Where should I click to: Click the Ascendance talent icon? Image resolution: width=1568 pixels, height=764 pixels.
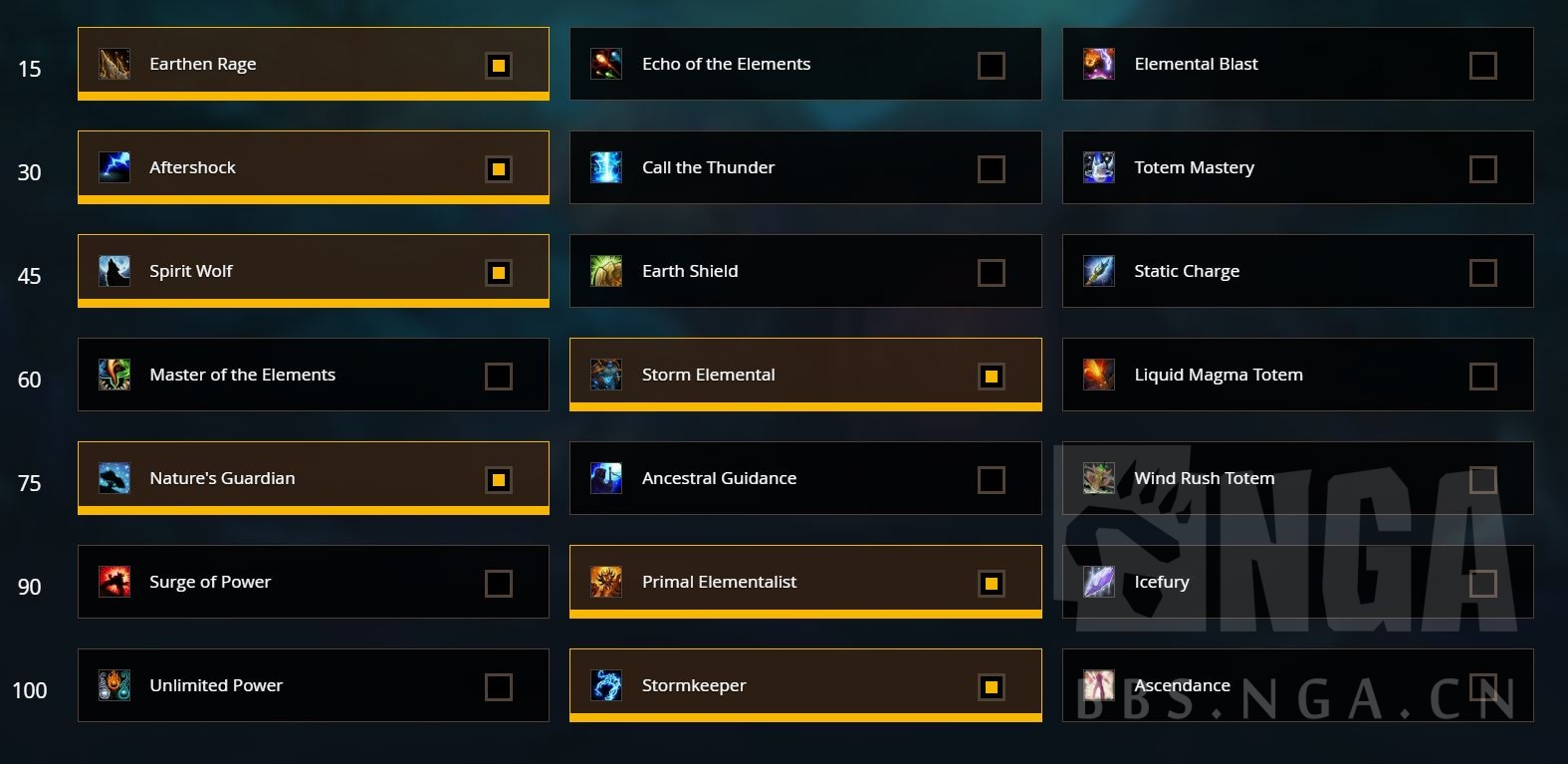pos(1097,686)
